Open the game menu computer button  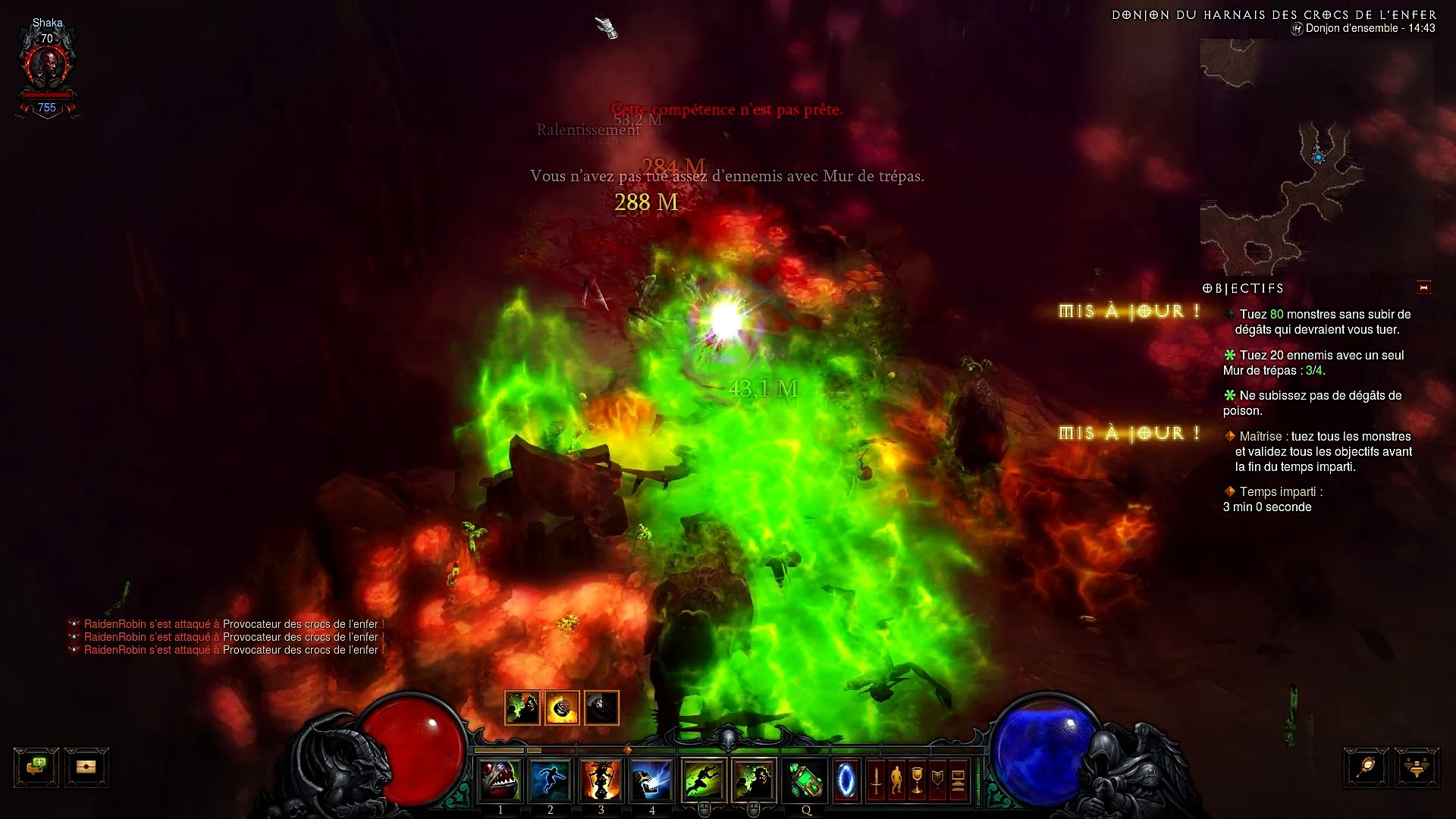coord(958,780)
